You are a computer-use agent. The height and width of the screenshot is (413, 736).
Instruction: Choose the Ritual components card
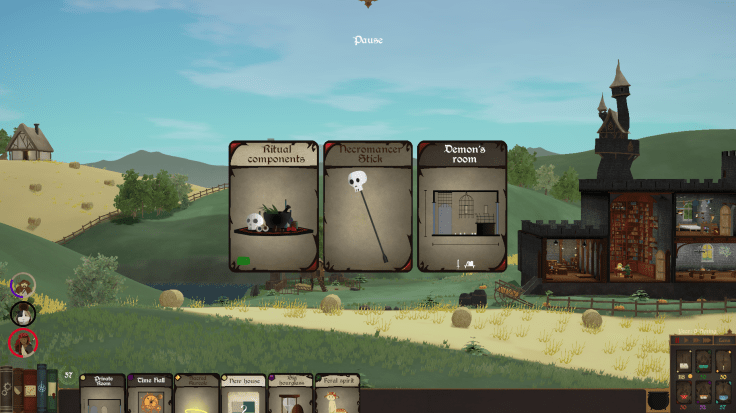coord(273,206)
